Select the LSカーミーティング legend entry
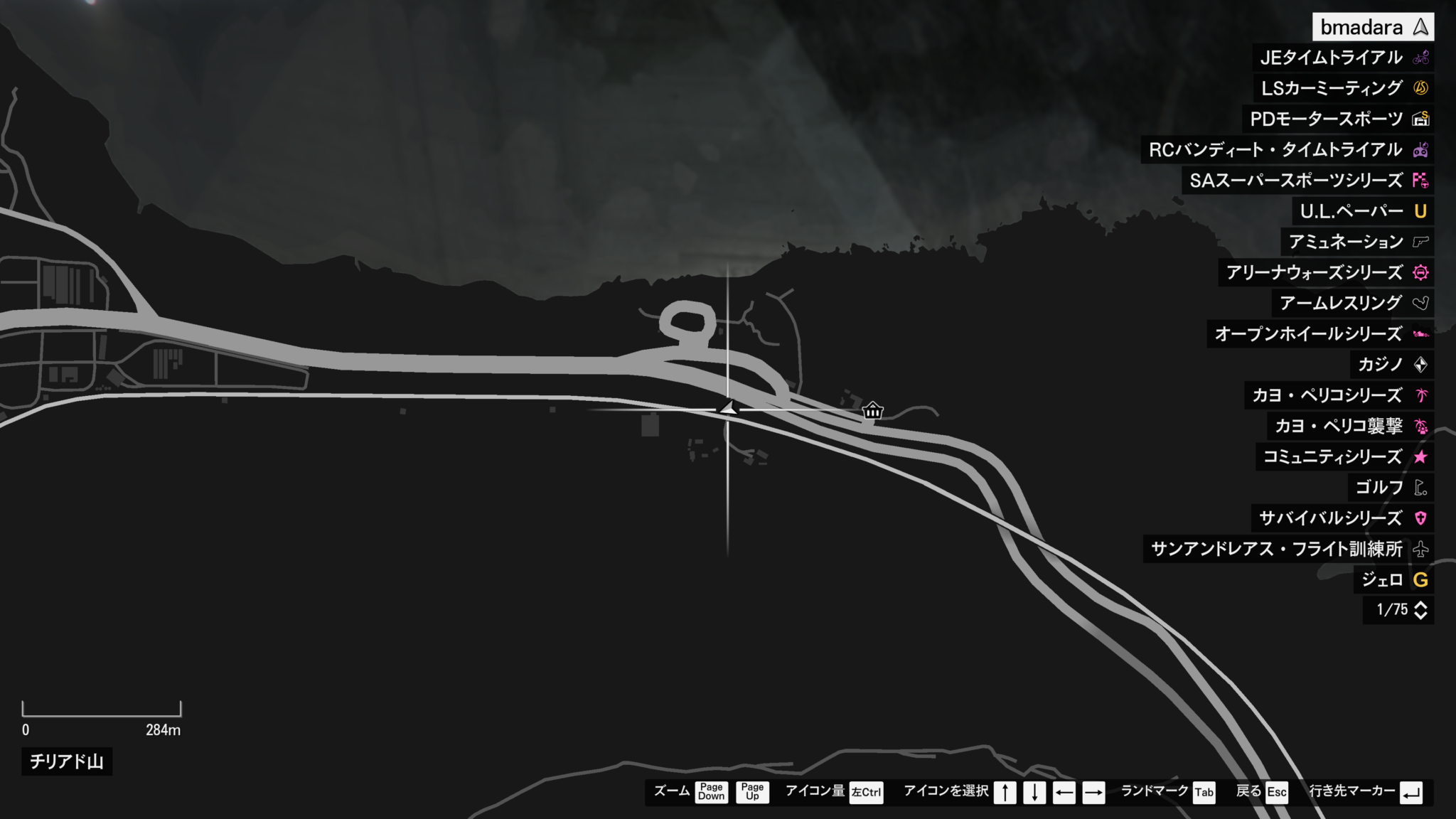 (1343, 89)
